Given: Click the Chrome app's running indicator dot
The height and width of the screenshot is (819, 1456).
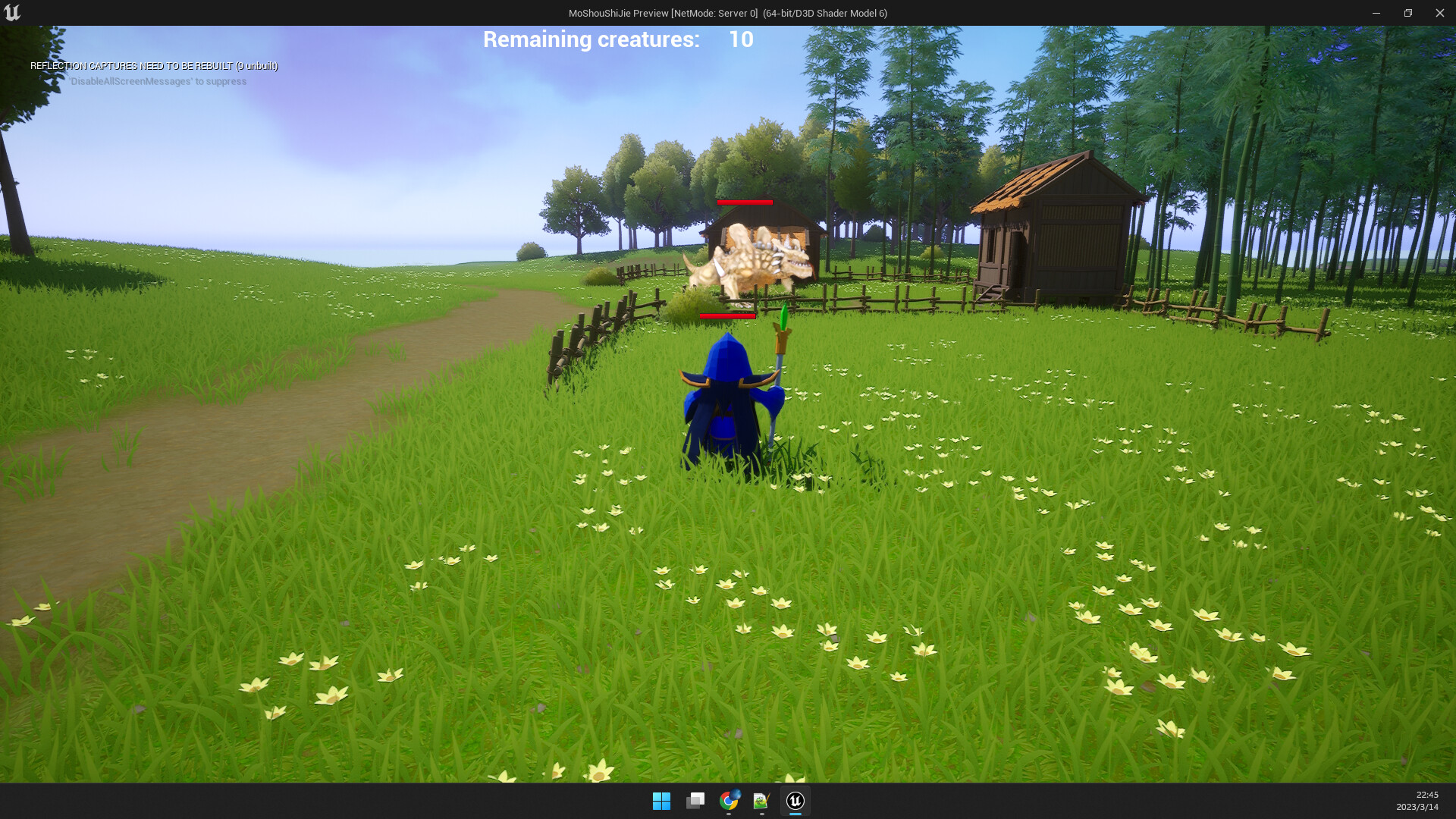Looking at the screenshot, I should pos(728,814).
